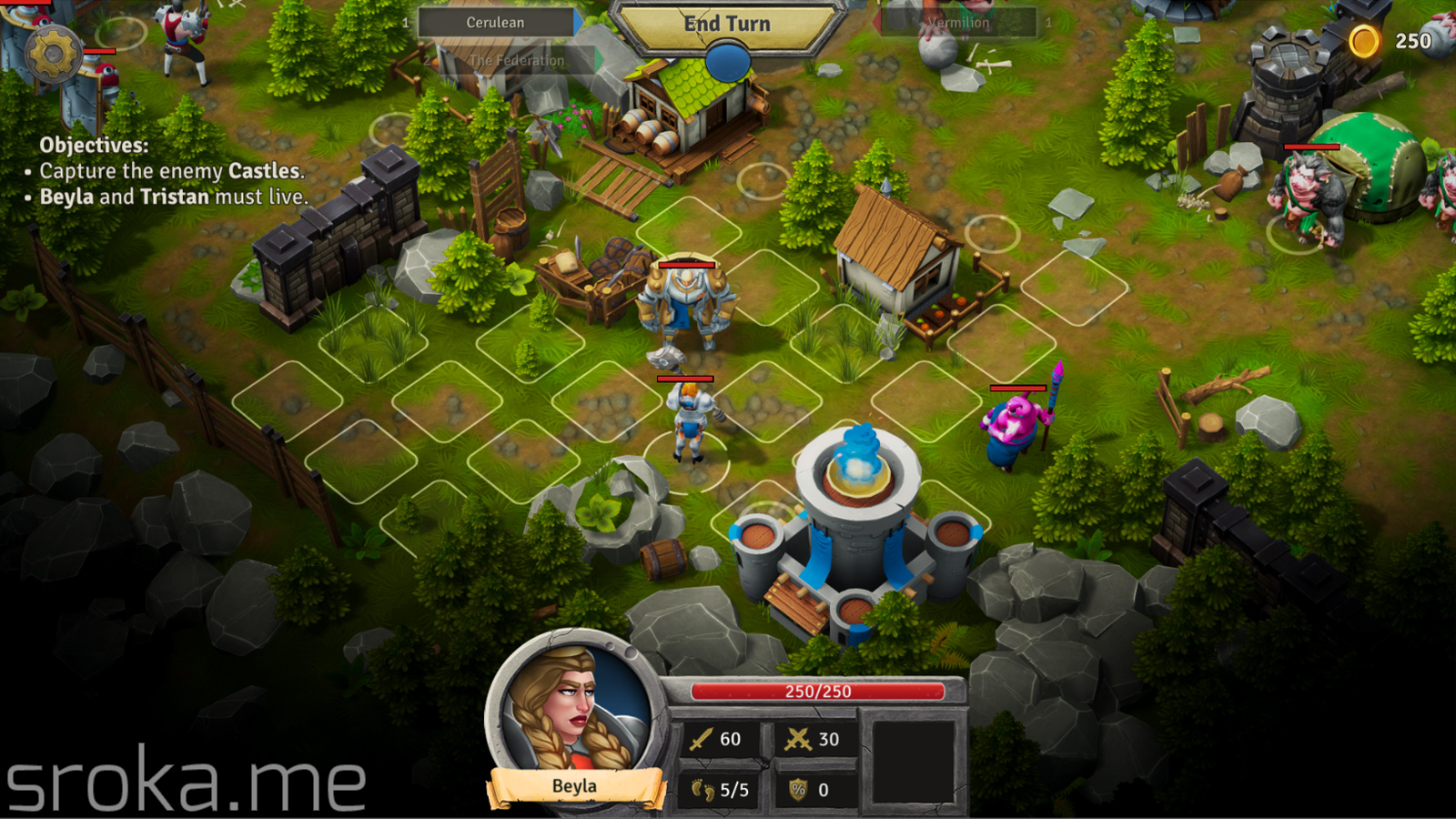Click Beyla's character portrait
This screenshot has height=819, width=1456.
pyautogui.click(x=573, y=710)
